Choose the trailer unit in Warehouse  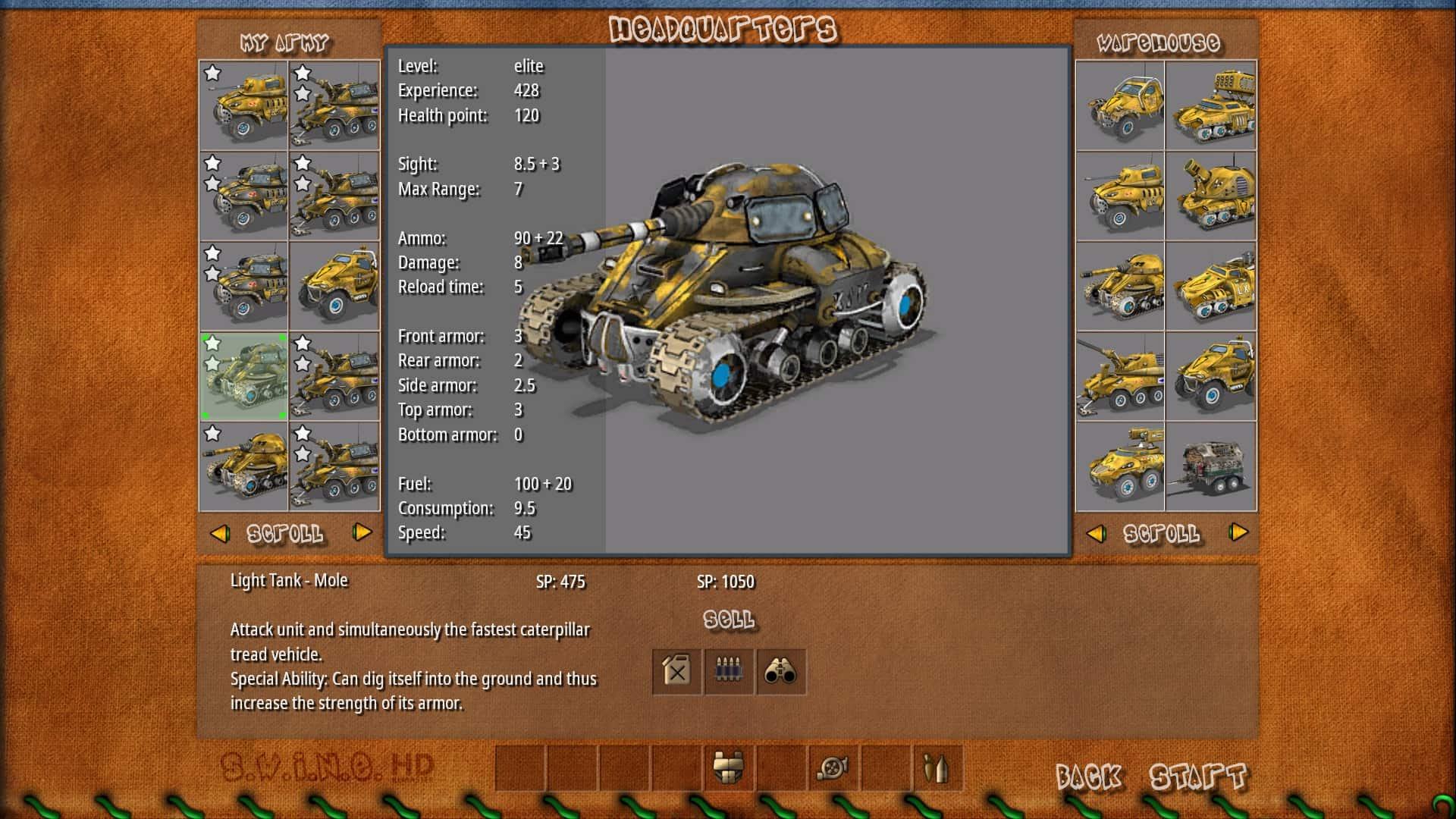pyautogui.click(x=1210, y=466)
